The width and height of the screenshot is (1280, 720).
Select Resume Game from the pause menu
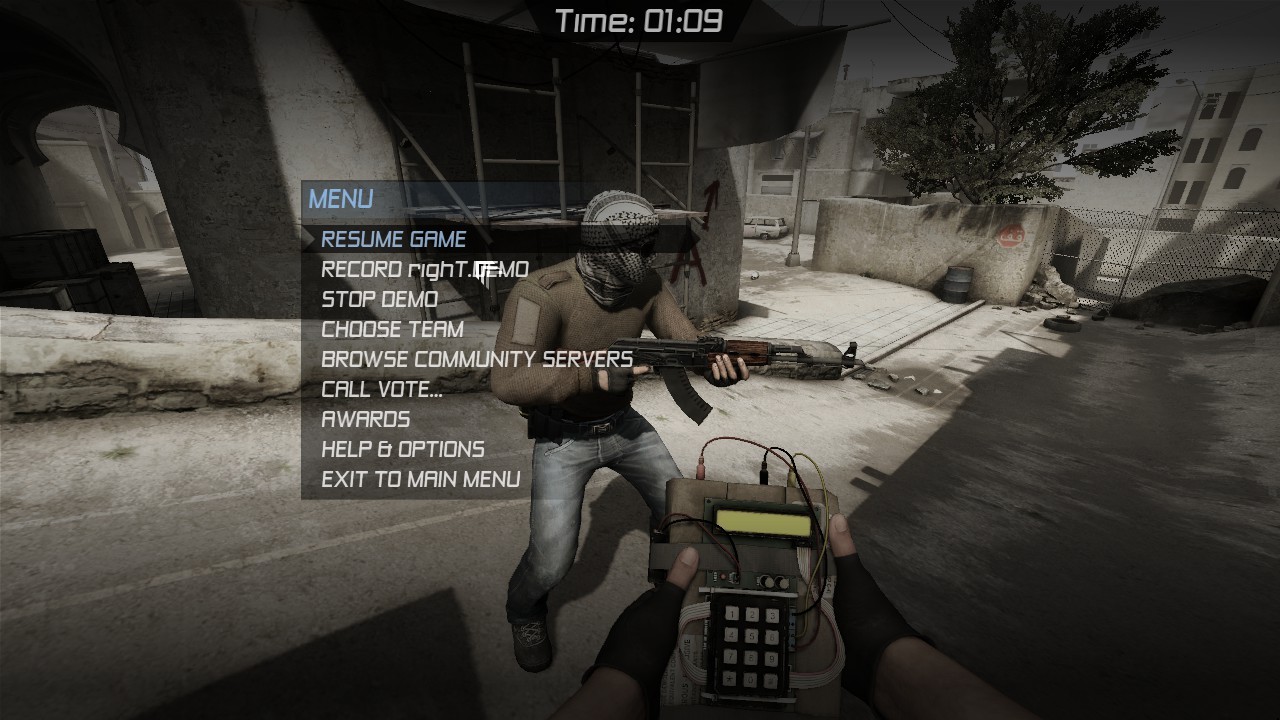[x=393, y=239]
